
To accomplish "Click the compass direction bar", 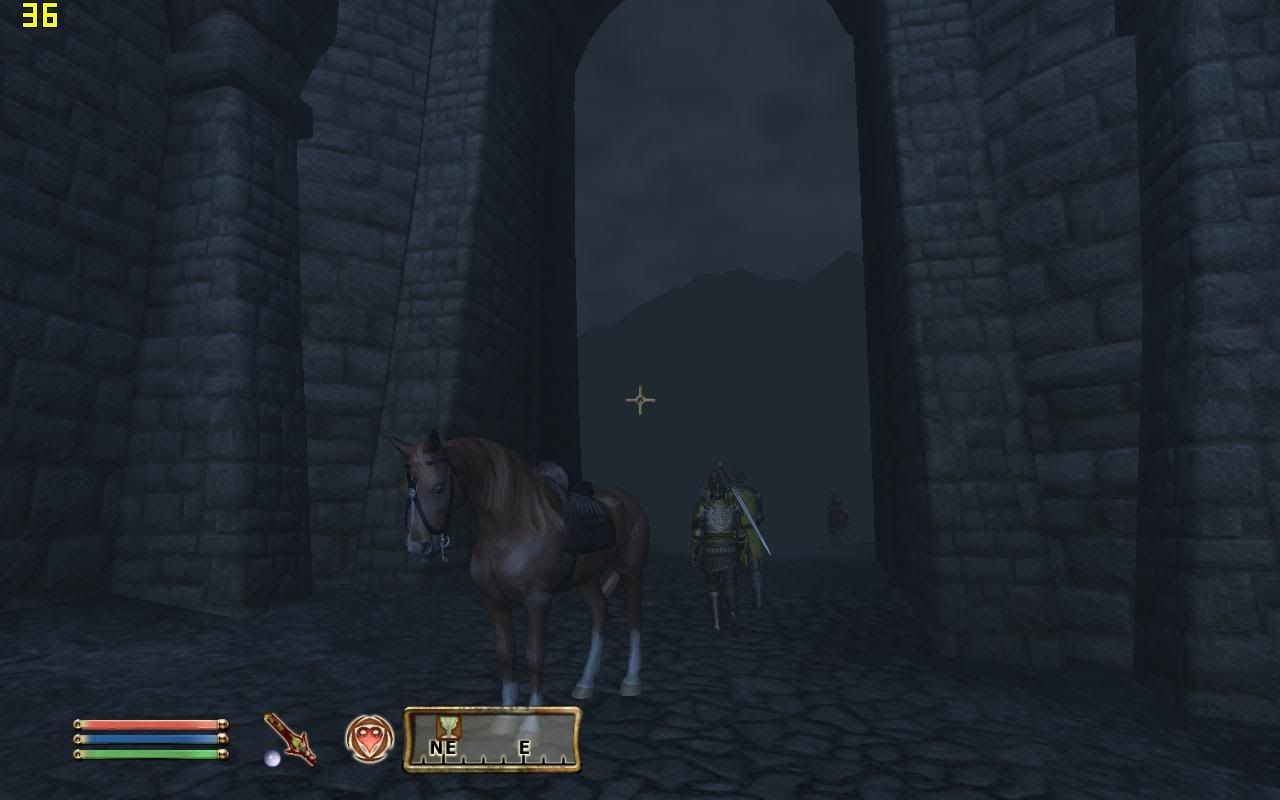I will tap(492, 740).
